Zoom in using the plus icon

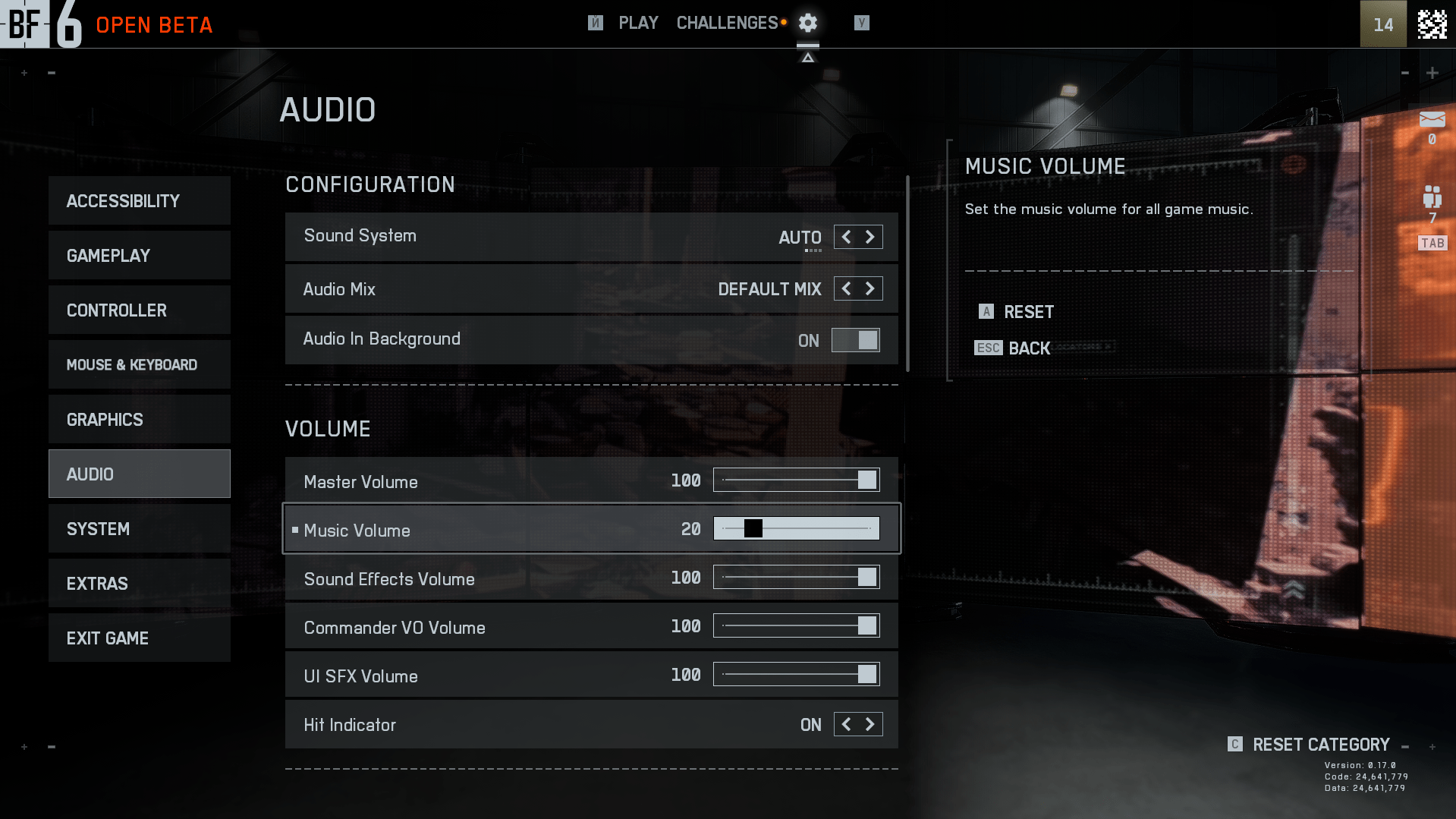coord(24,72)
